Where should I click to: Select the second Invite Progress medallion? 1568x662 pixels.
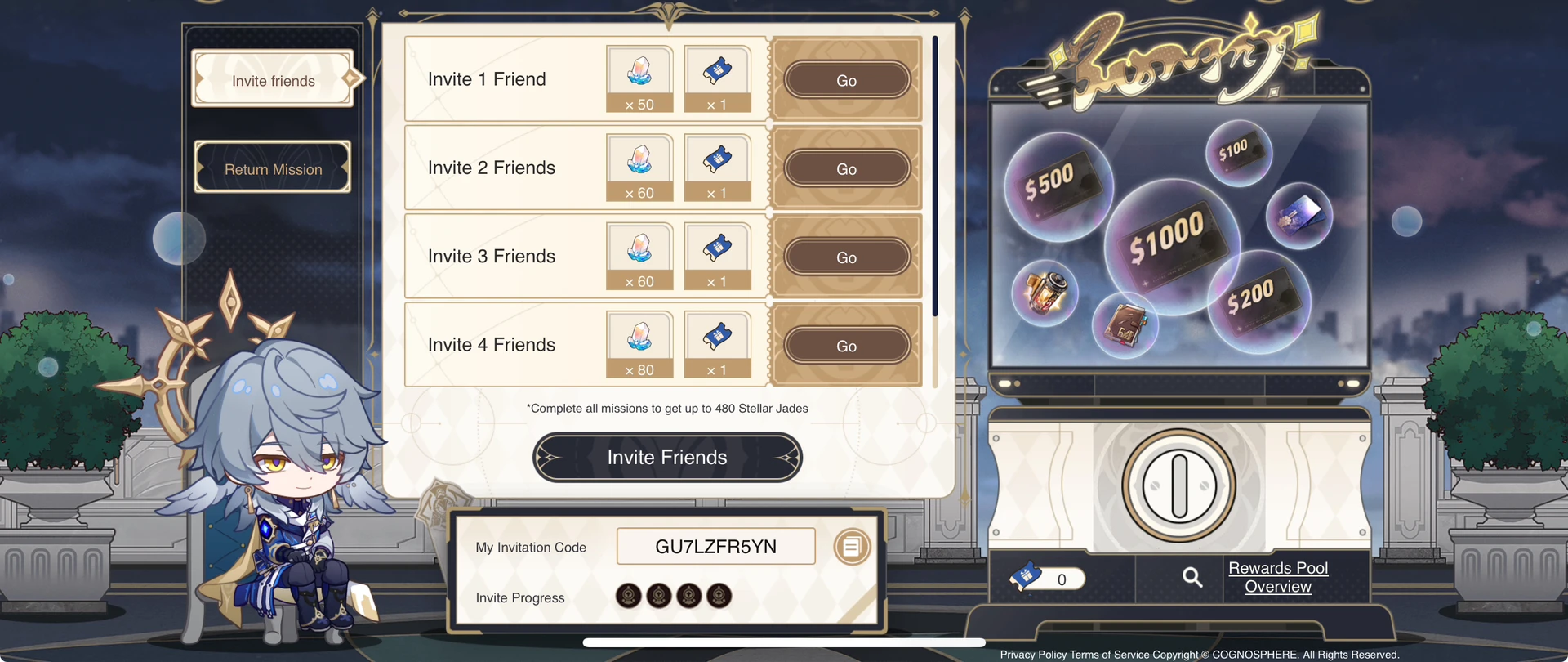tap(658, 596)
